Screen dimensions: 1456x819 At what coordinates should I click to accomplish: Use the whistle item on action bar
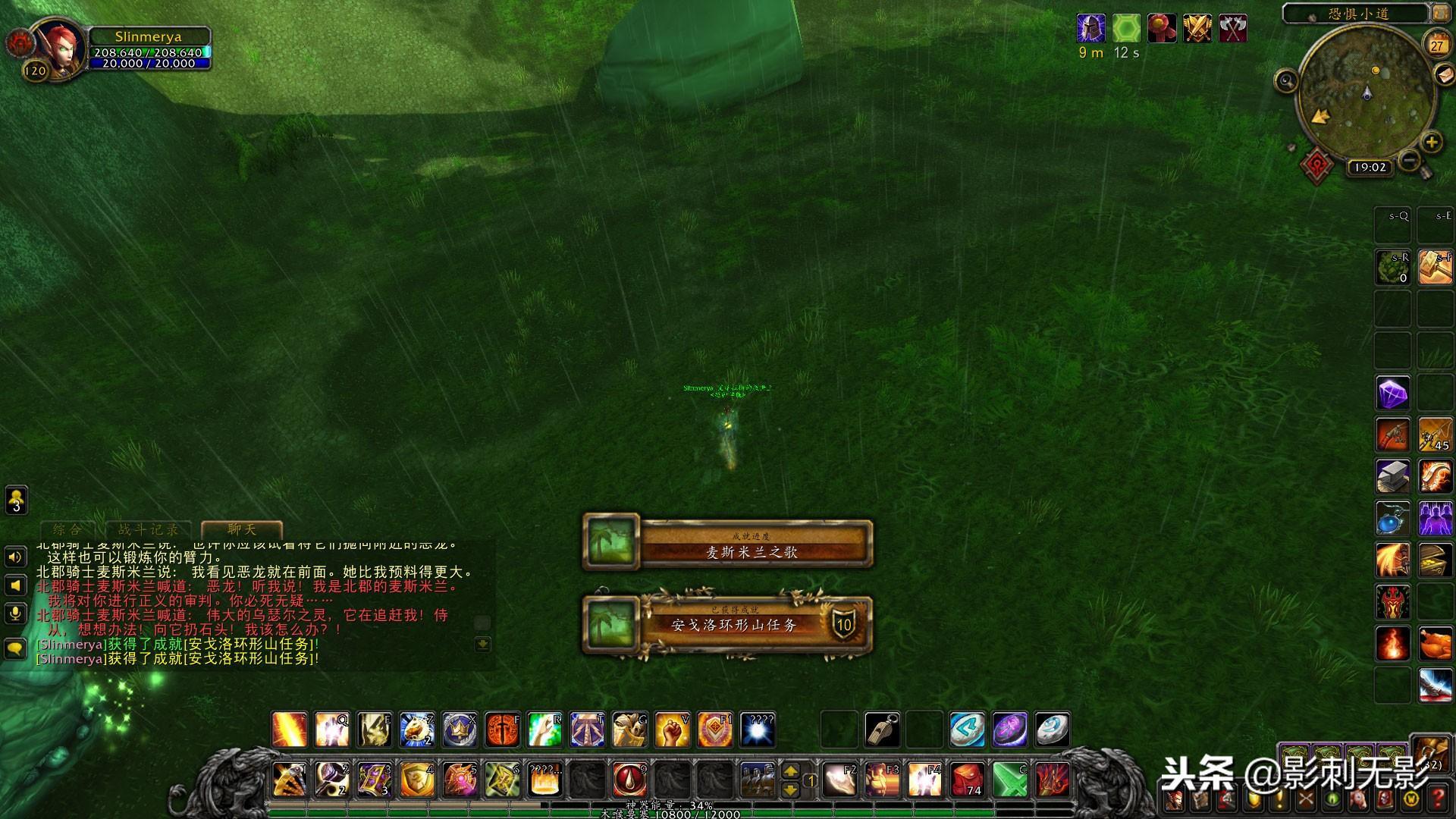point(882,730)
